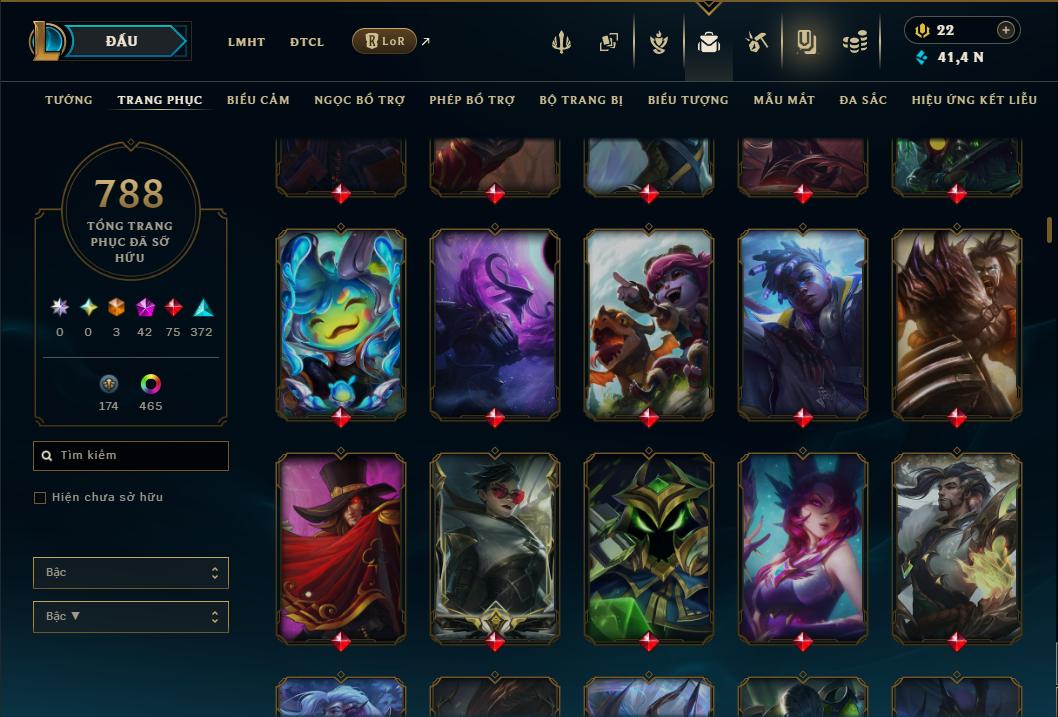This screenshot has height=717, width=1058.
Task: Open the ĐA SẮC tab
Action: point(863,100)
